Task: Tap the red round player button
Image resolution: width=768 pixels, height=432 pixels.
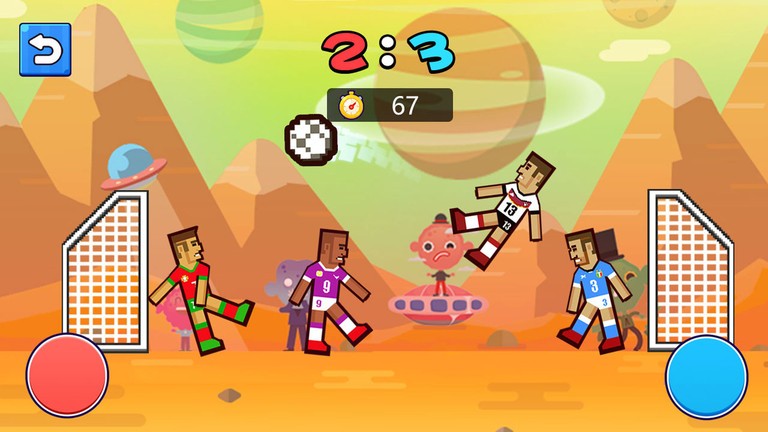Action: click(x=67, y=376)
